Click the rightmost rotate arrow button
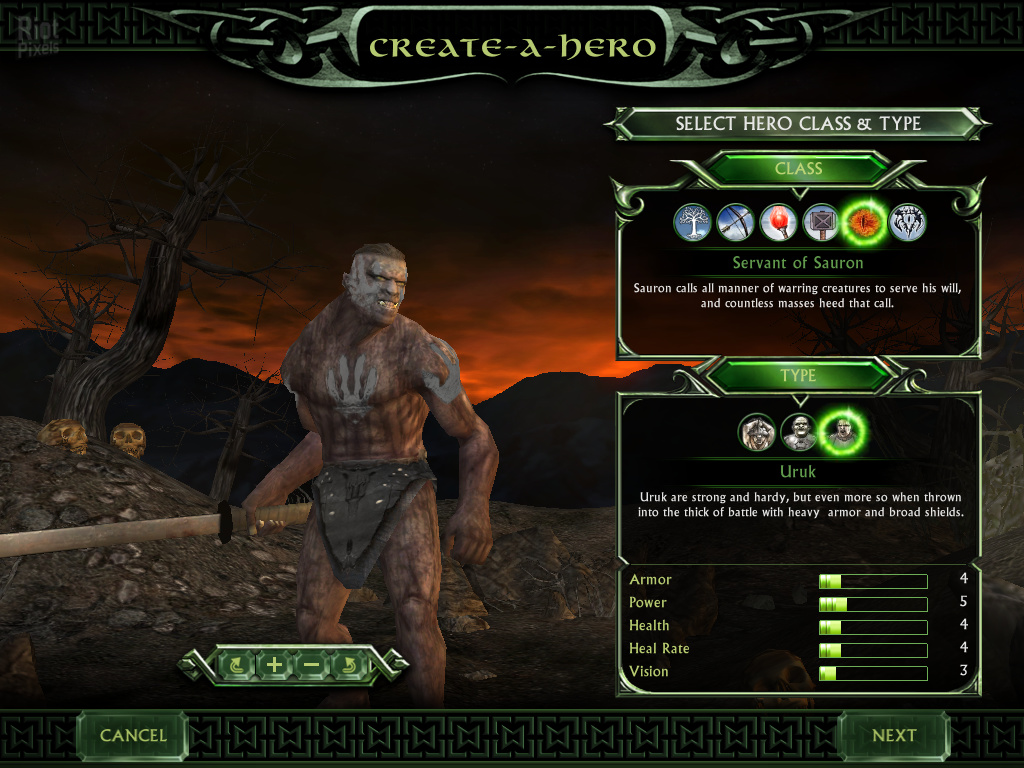The width and height of the screenshot is (1024, 768). (349, 664)
